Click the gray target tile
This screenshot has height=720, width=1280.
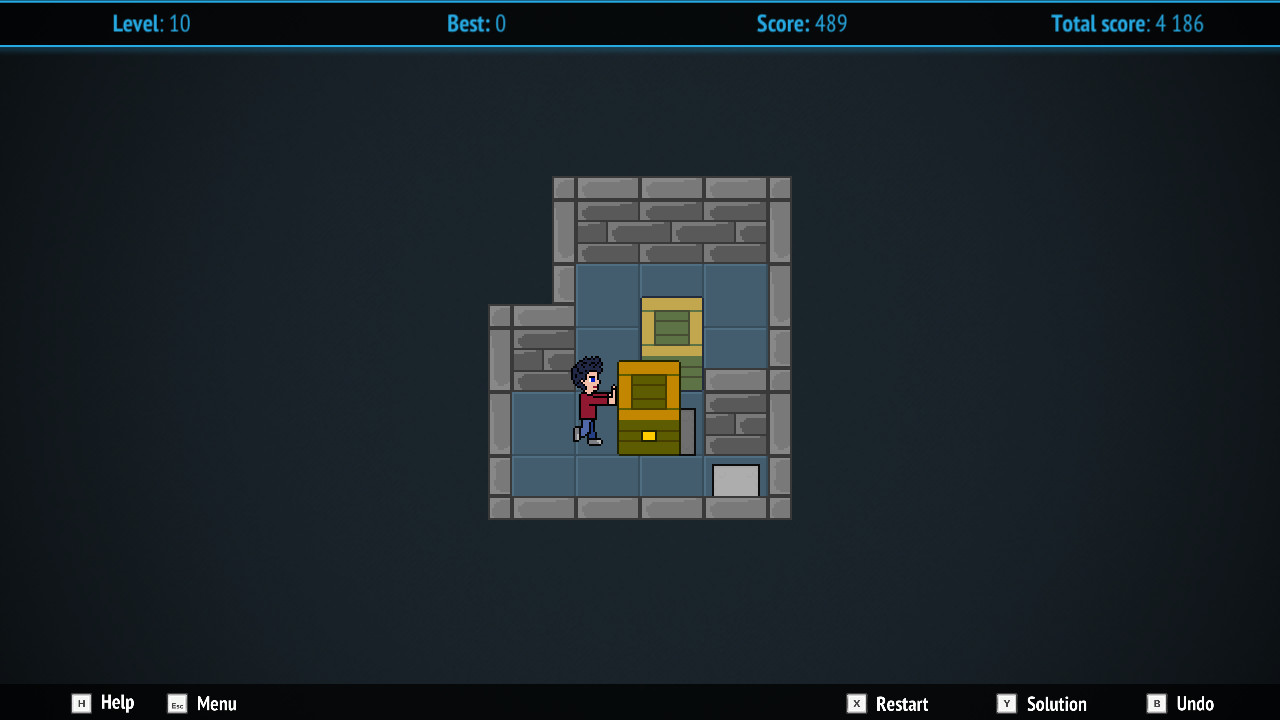[x=736, y=480]
